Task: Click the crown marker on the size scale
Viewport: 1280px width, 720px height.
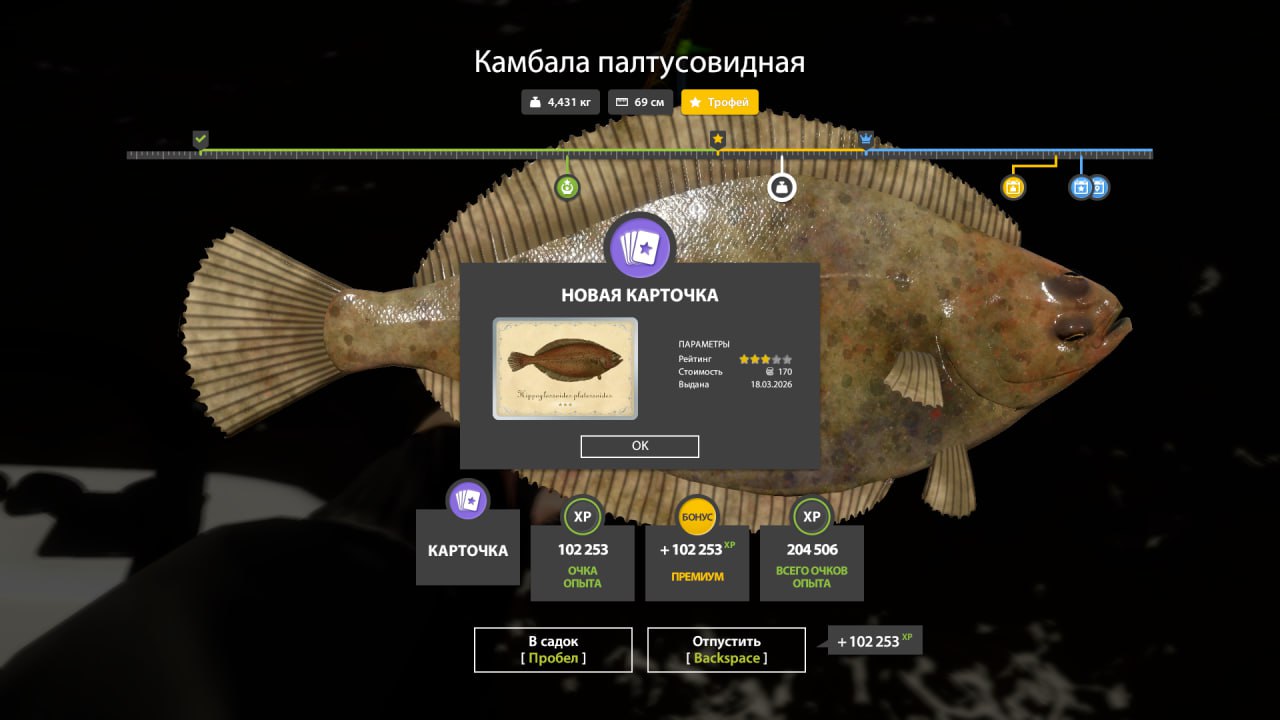Action: click(864, 140)
